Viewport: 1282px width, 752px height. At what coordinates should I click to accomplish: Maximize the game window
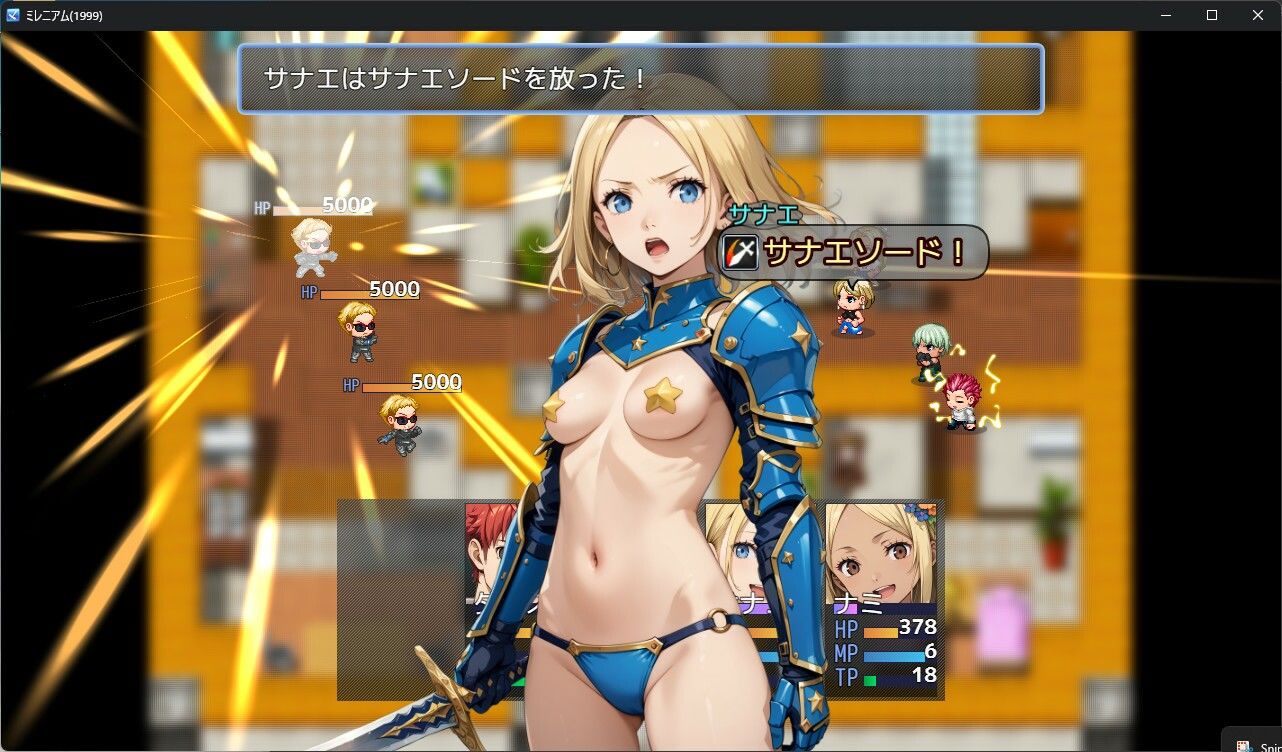tap(1212, 15)
